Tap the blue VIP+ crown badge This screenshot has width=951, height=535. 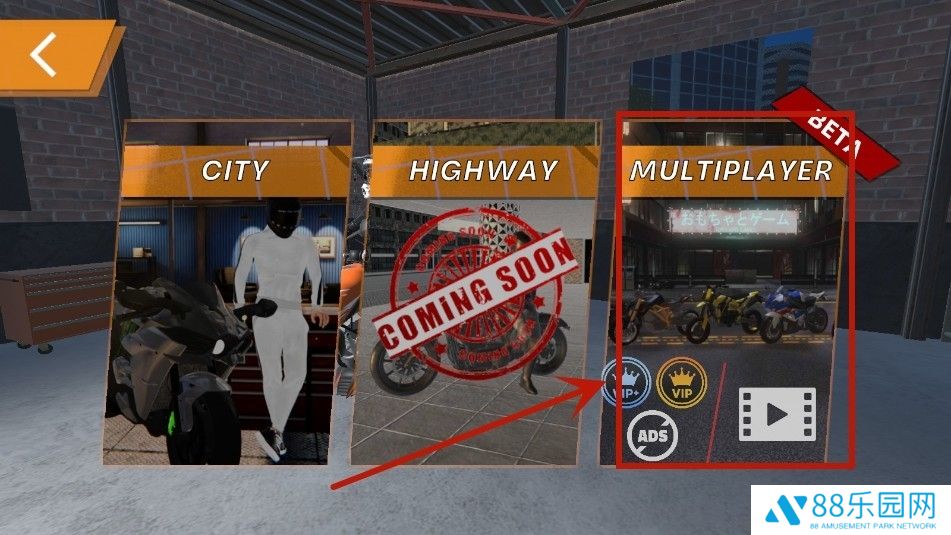point(626,381)
